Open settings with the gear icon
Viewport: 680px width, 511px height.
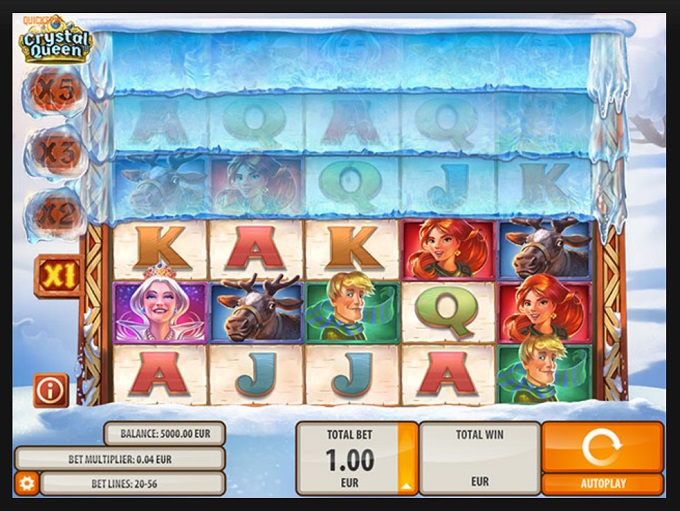[x=27, y=484]
